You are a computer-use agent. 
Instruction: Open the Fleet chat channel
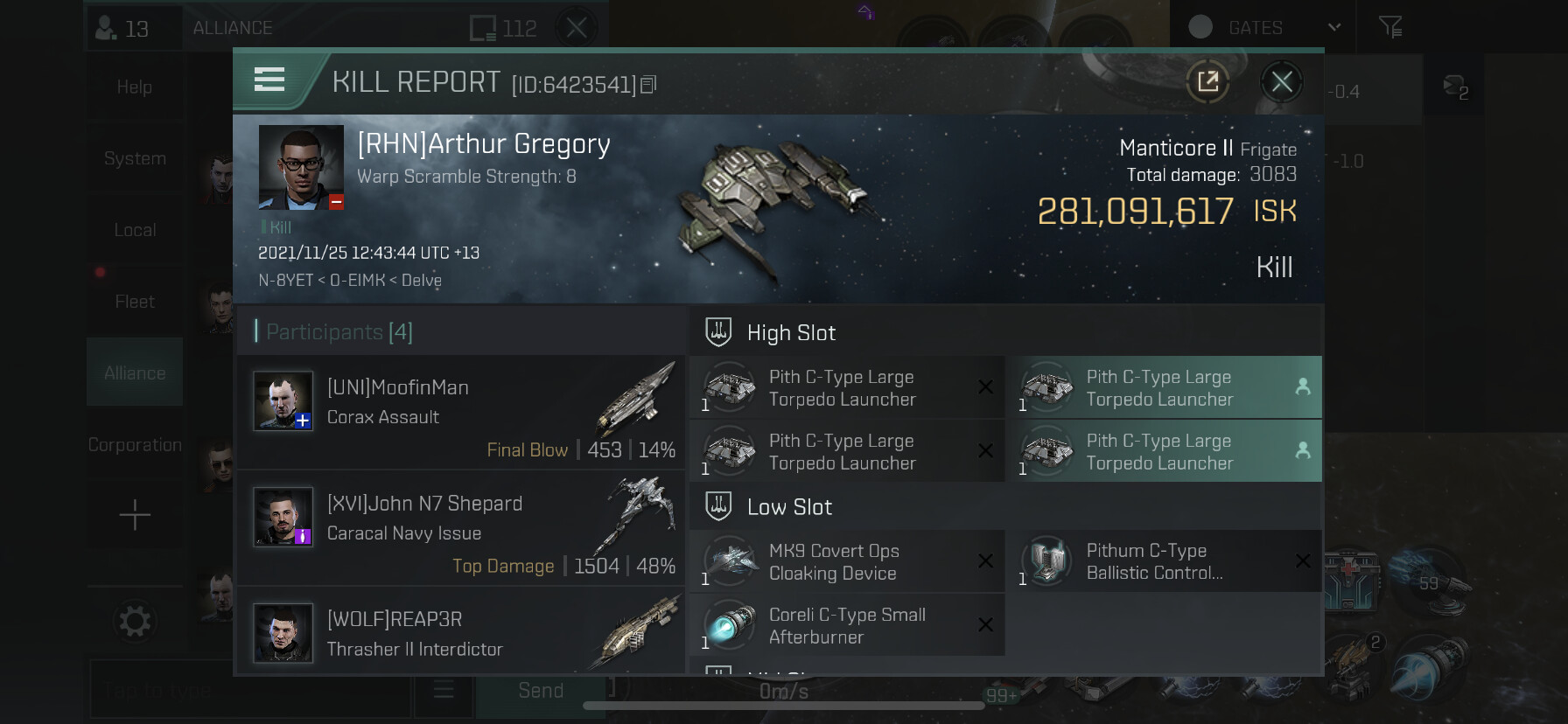[135, 302]
